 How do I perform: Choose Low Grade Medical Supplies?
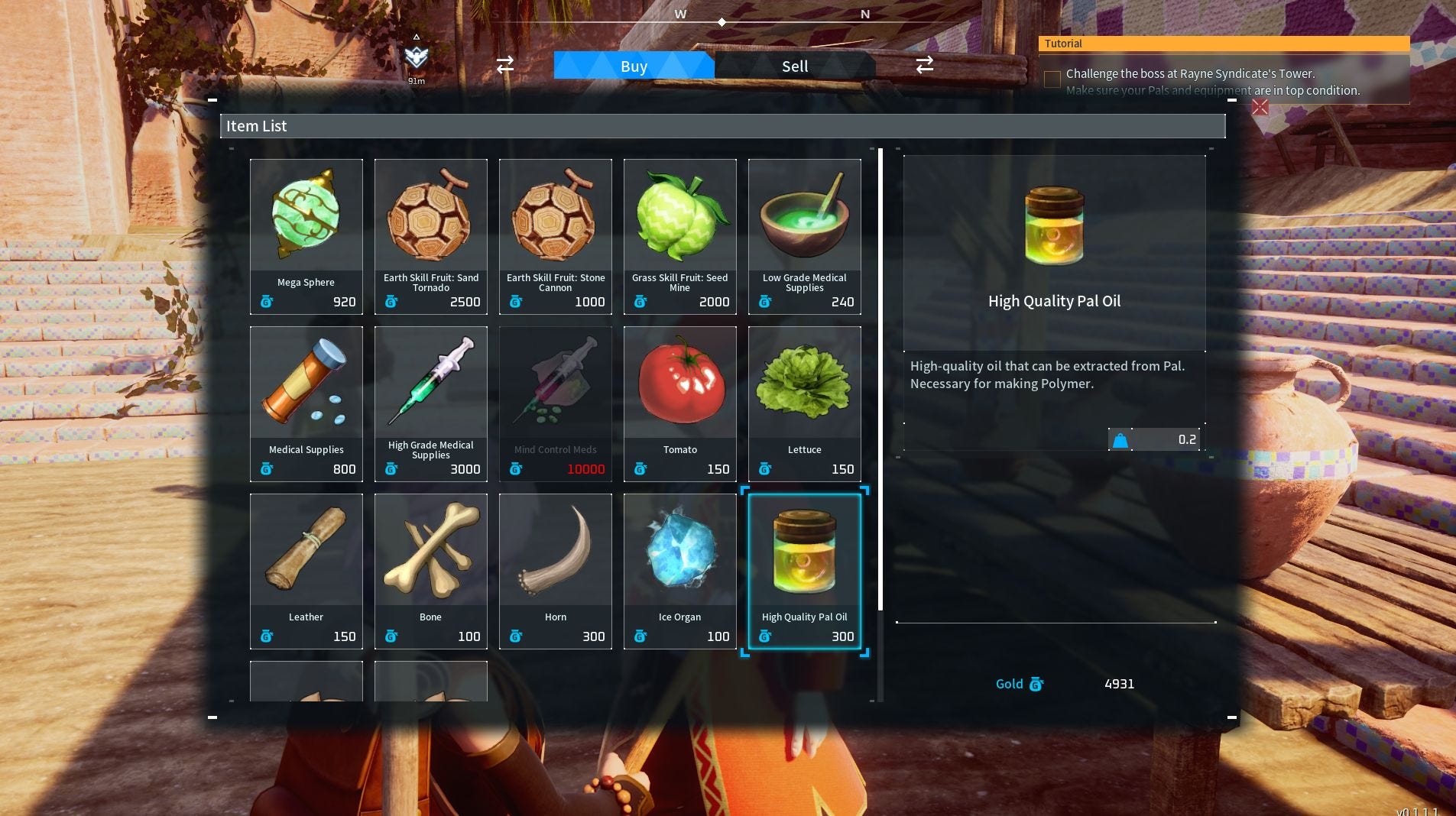tap(804, 236)
